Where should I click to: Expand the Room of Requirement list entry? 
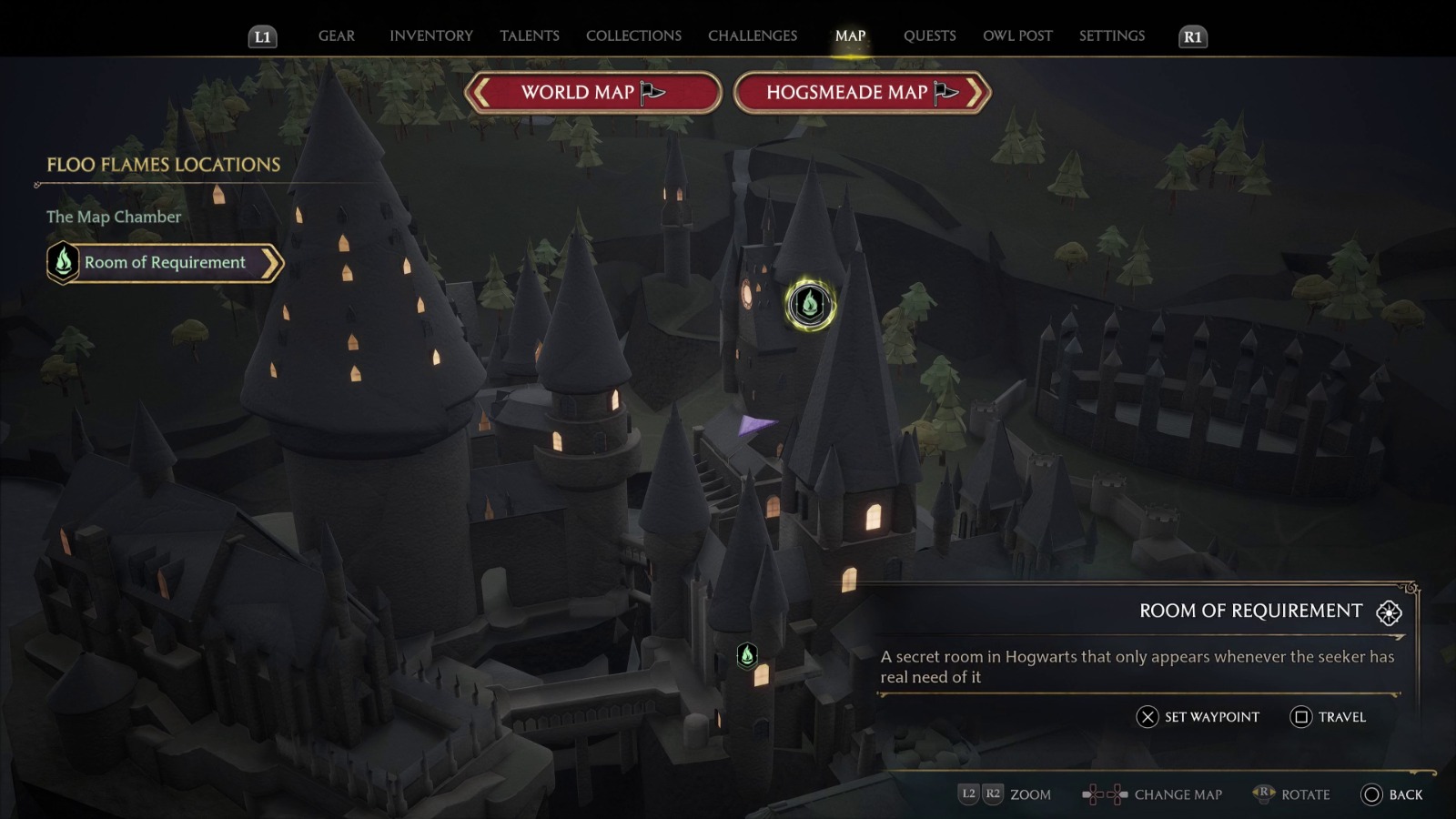click(165, 262)
